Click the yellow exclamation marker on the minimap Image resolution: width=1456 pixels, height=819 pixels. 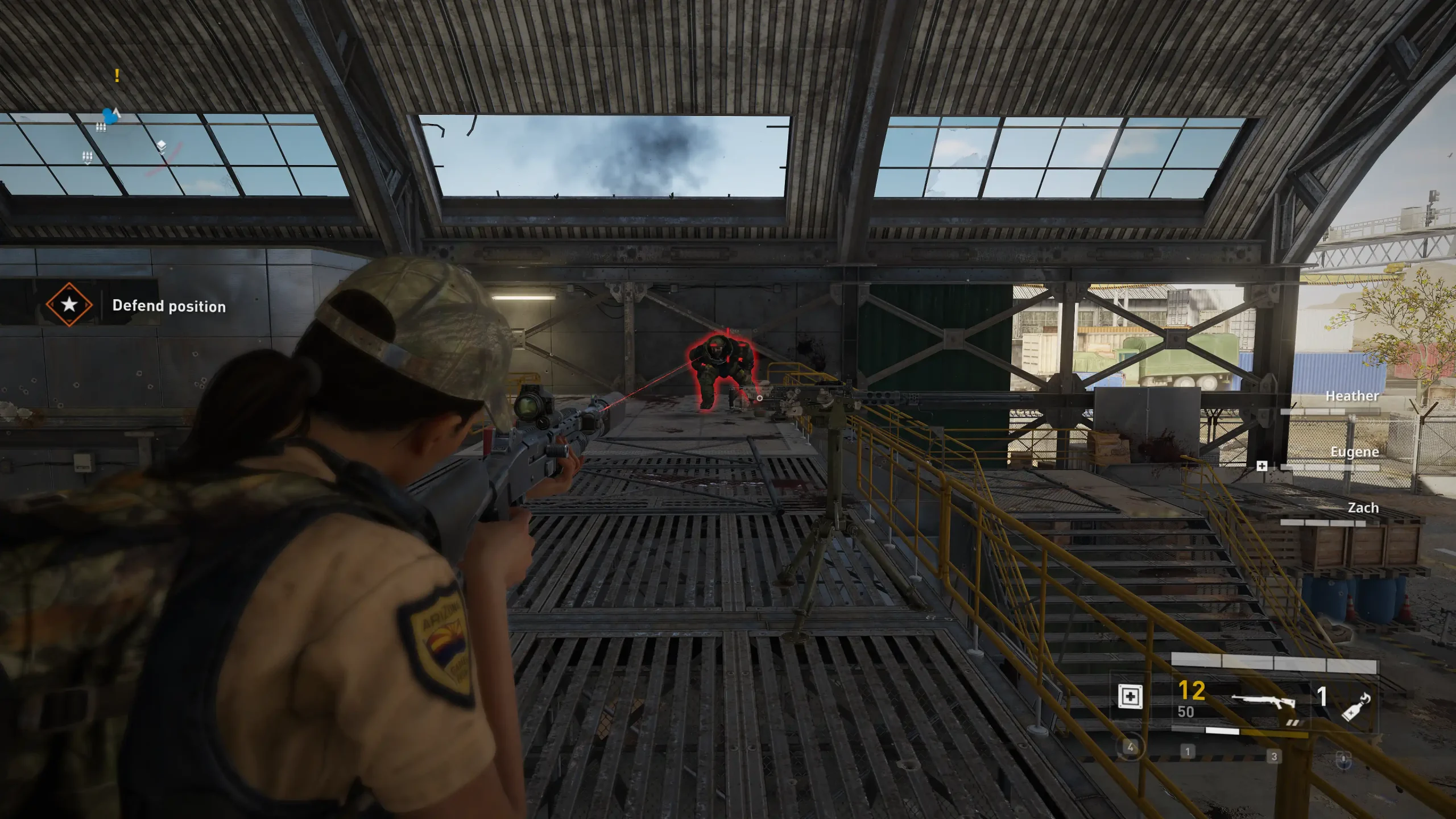click(117, 75)
